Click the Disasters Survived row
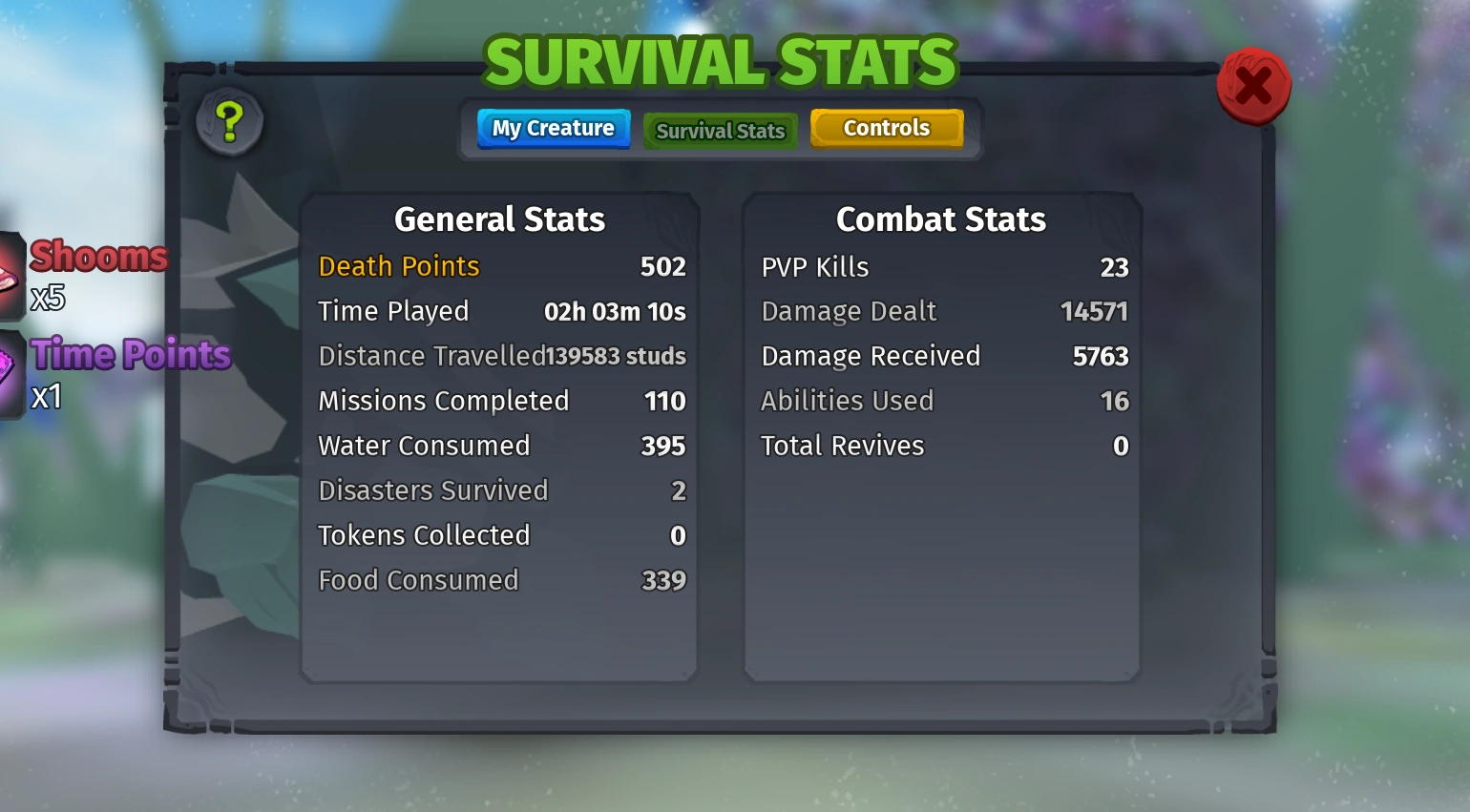Image resolution: width=1470 pixels, height=812 pixels. [433, 490]
